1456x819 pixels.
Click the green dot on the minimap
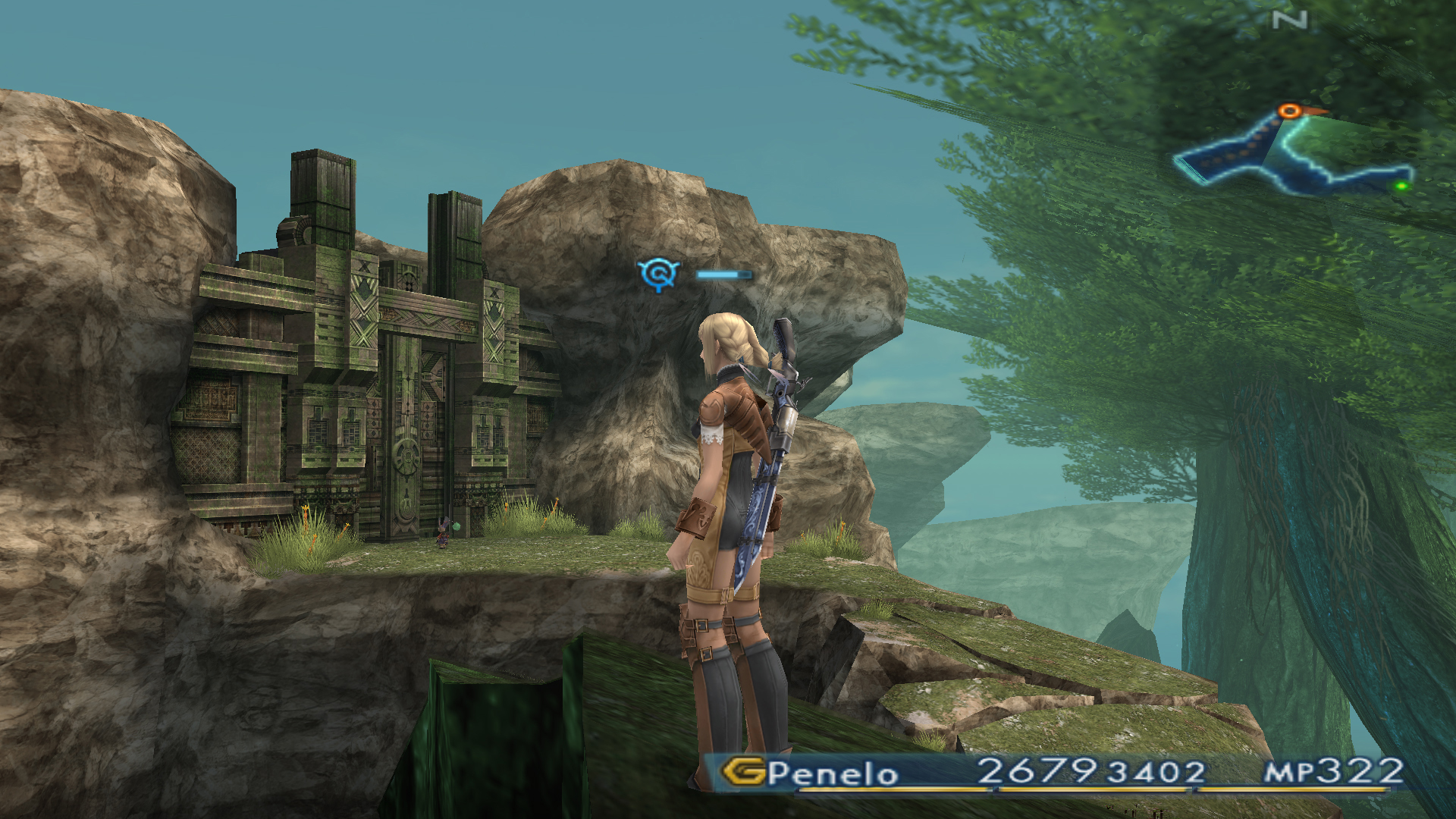[1401, 185]
